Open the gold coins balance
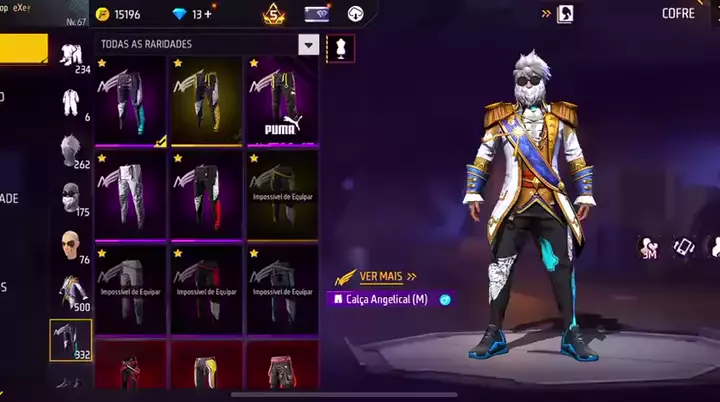 (x=120, y=14)
